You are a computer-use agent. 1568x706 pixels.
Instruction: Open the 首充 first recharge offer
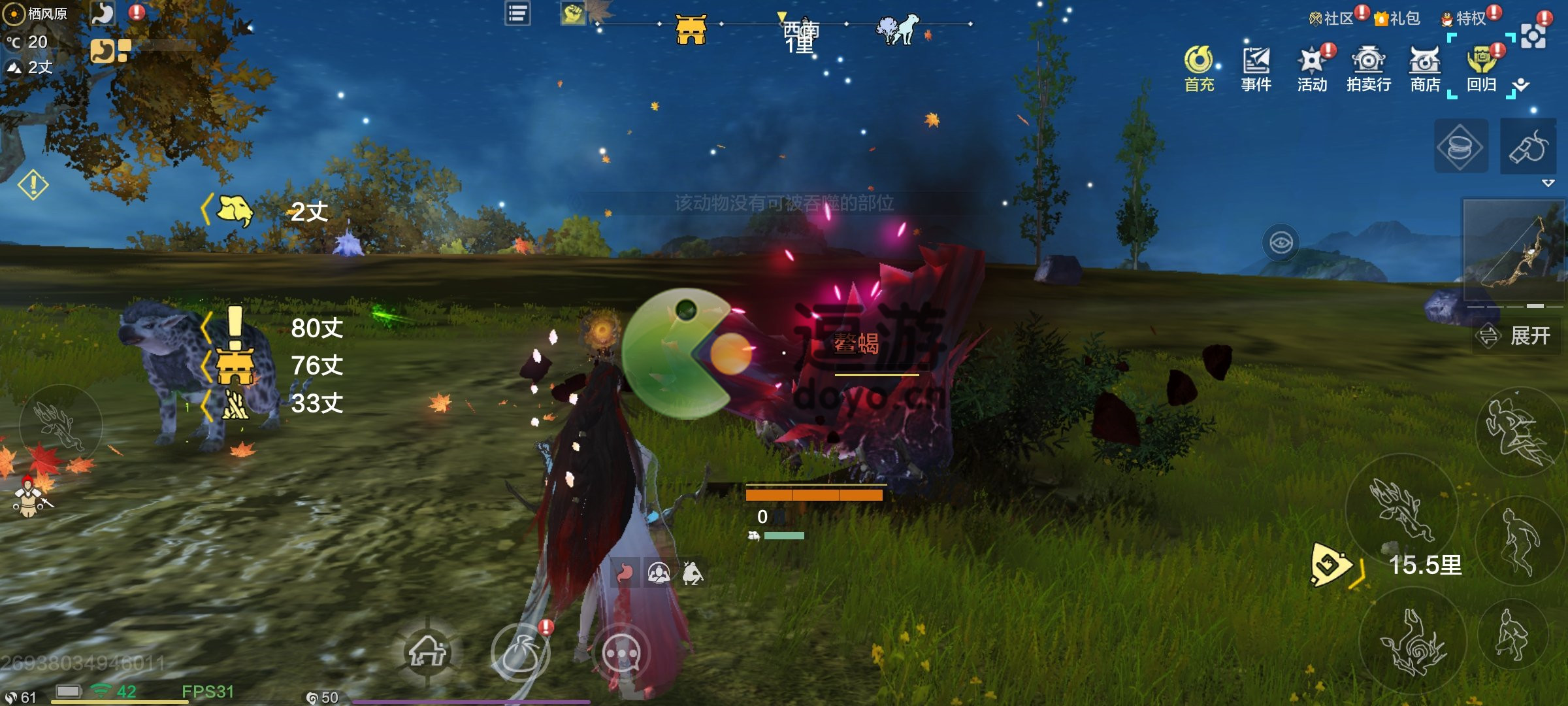[x=1199, y=68]
